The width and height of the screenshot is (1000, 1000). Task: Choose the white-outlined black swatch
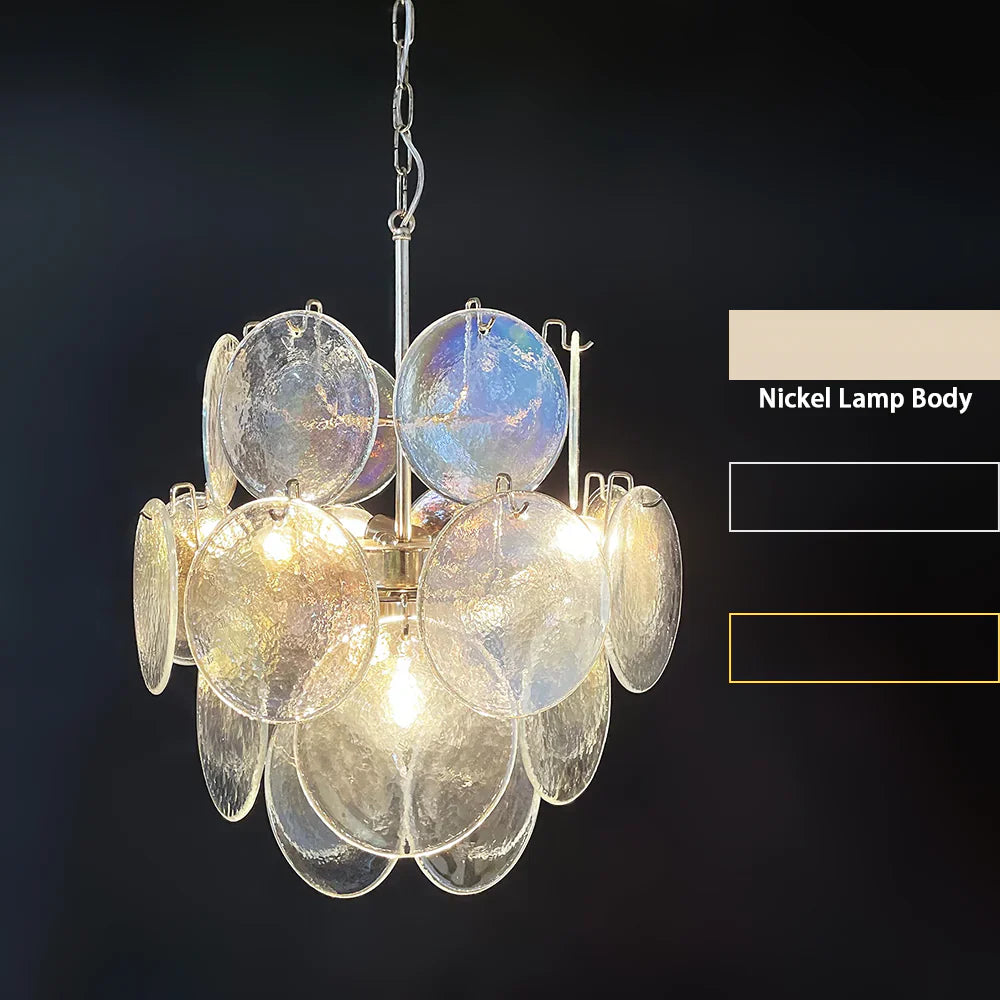click(x=864, y=497)
